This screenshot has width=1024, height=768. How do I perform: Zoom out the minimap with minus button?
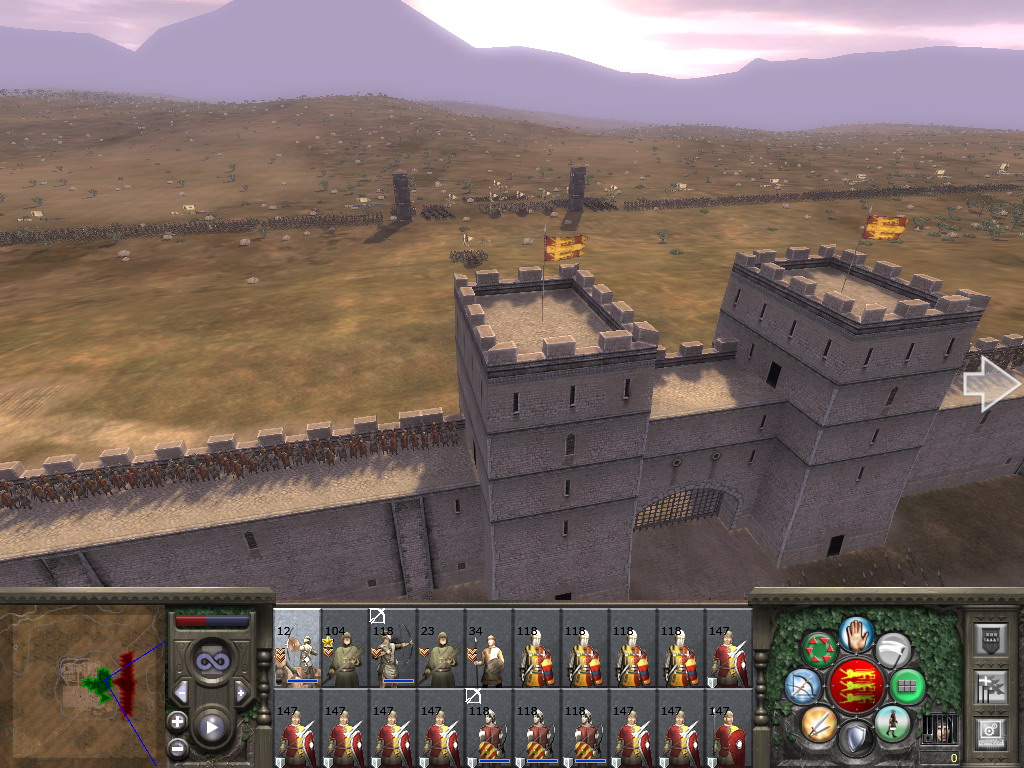(177, 746)
